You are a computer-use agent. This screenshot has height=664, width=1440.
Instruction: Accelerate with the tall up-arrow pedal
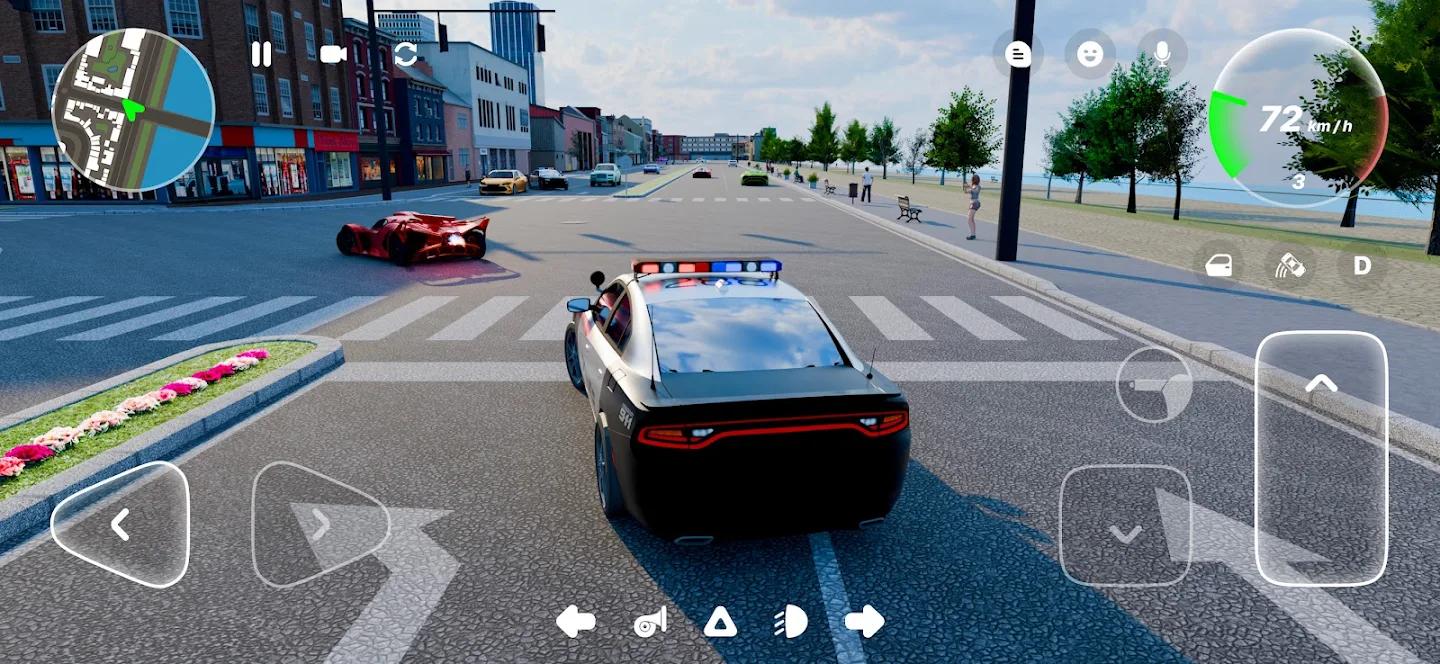coord(1321,457)
